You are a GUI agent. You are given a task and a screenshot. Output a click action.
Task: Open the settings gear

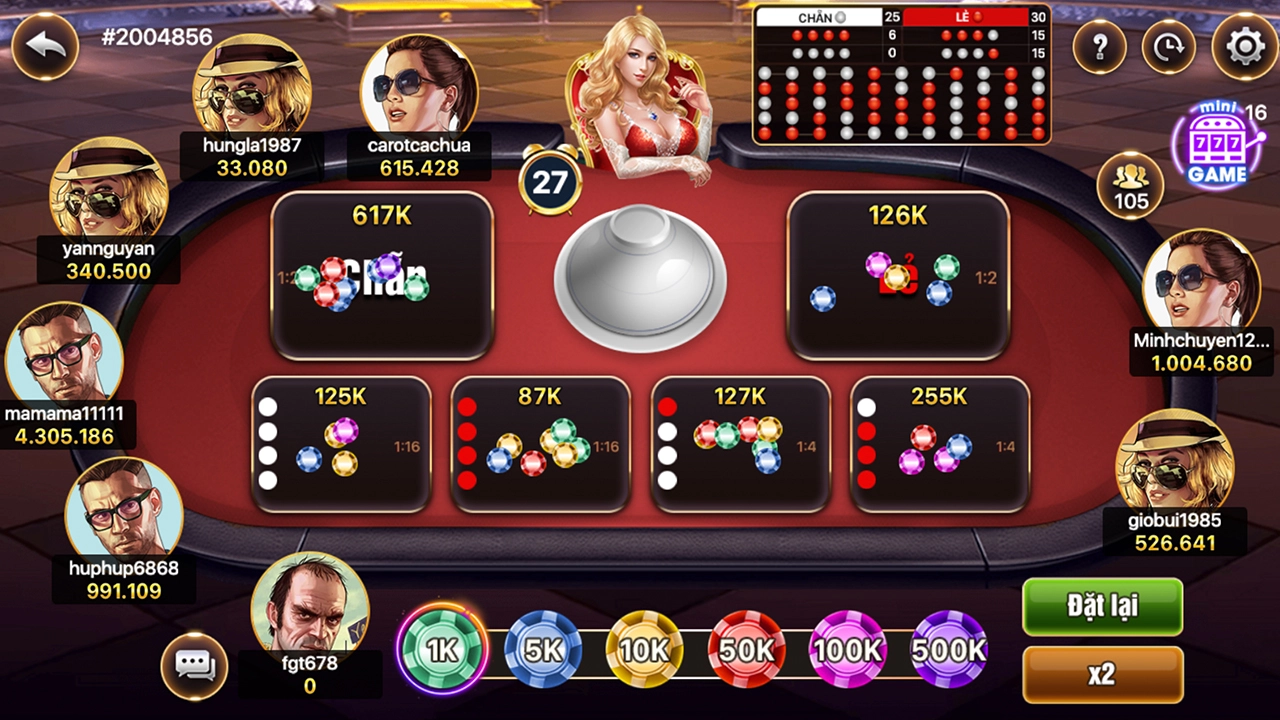tap(1245, 46)
